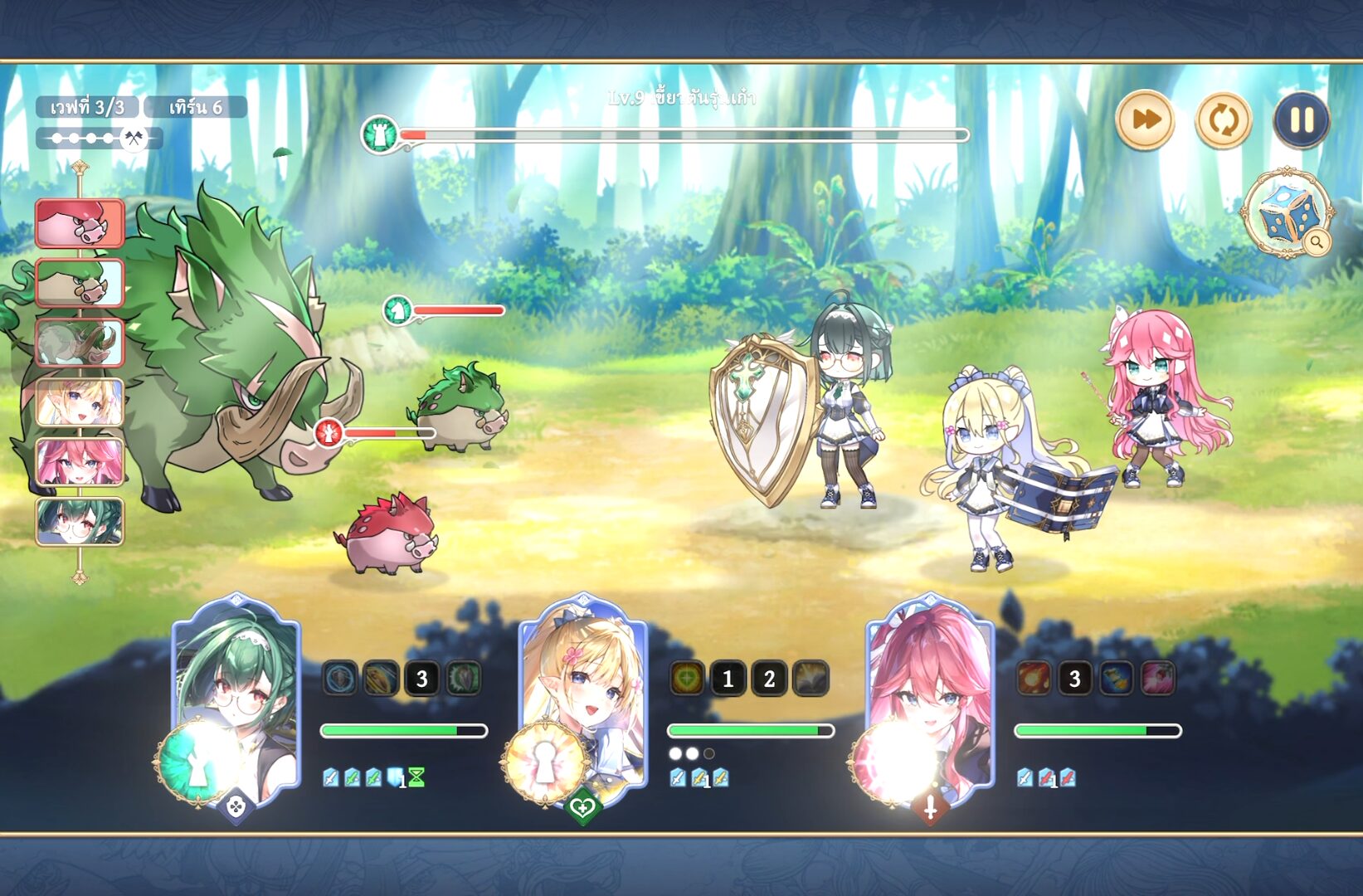Select the red boar in turn order

pos(80,223)
